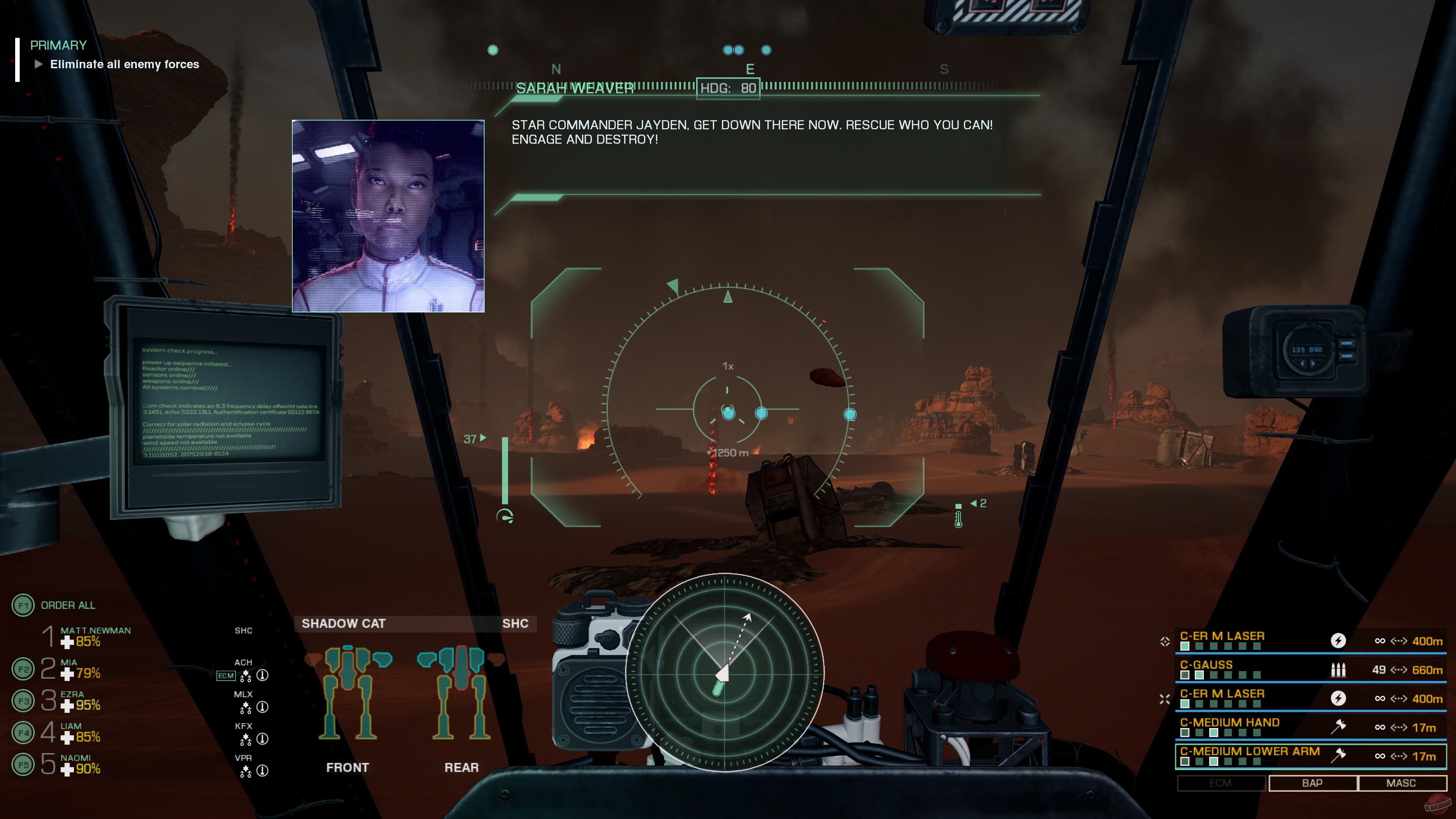
Task: Select the lightning energy icon beside C-ER M LASER
Action: pos(1338,641)
